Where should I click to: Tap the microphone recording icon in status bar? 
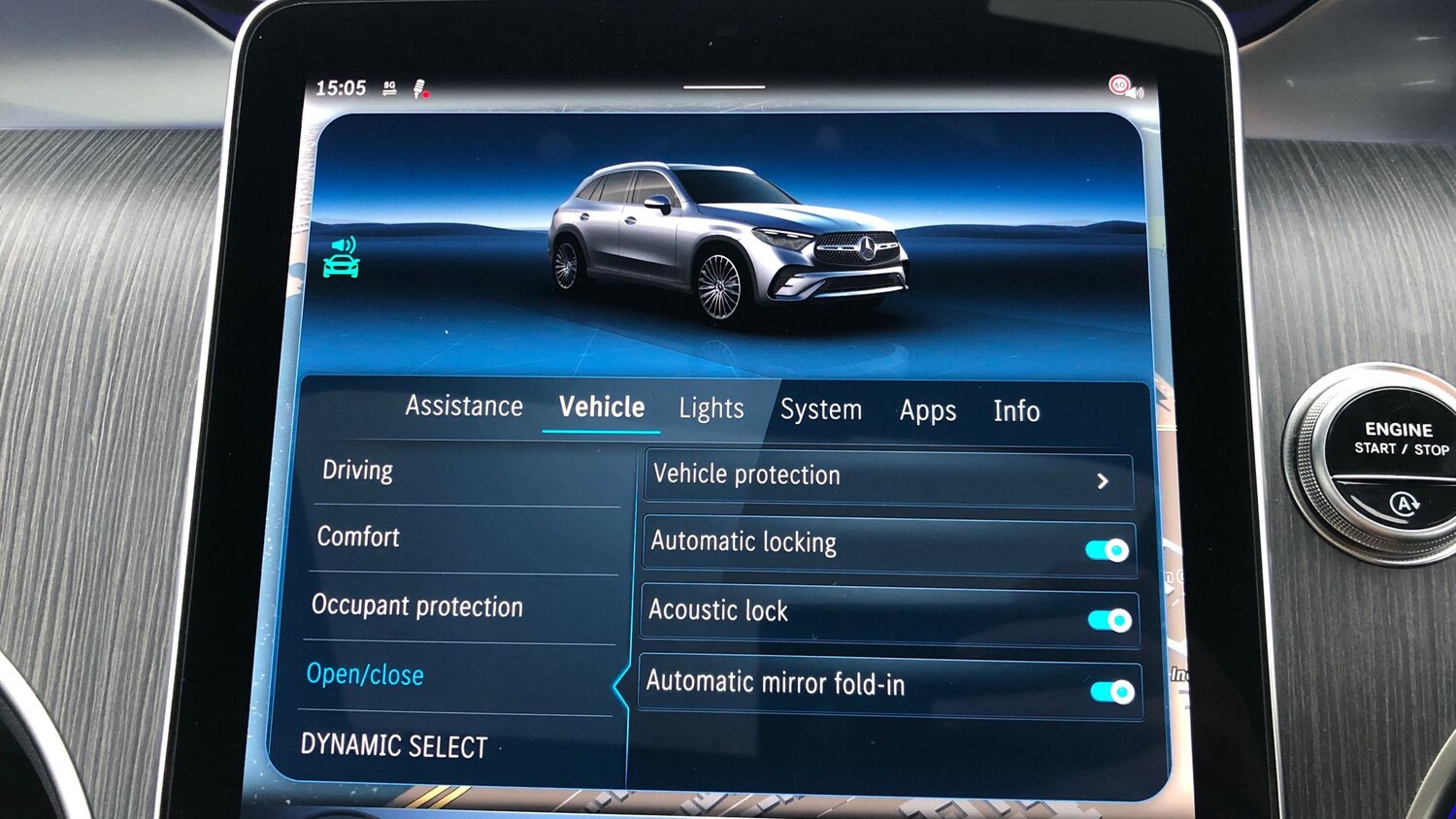tap(418, 88)
